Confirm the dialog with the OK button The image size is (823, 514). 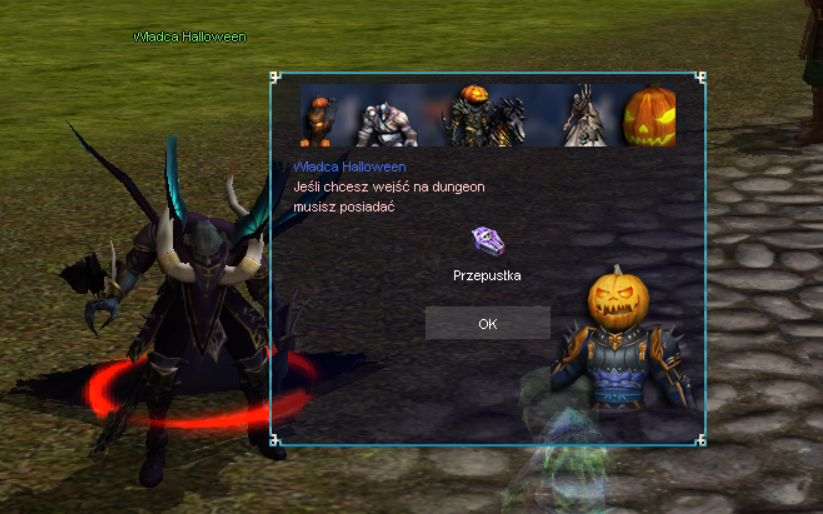487,324
